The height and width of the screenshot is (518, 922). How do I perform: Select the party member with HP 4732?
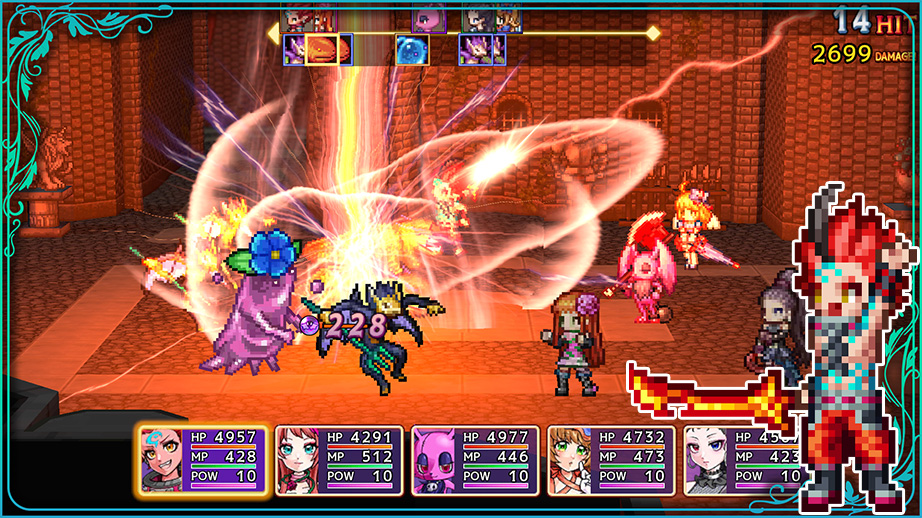point(611,460)
